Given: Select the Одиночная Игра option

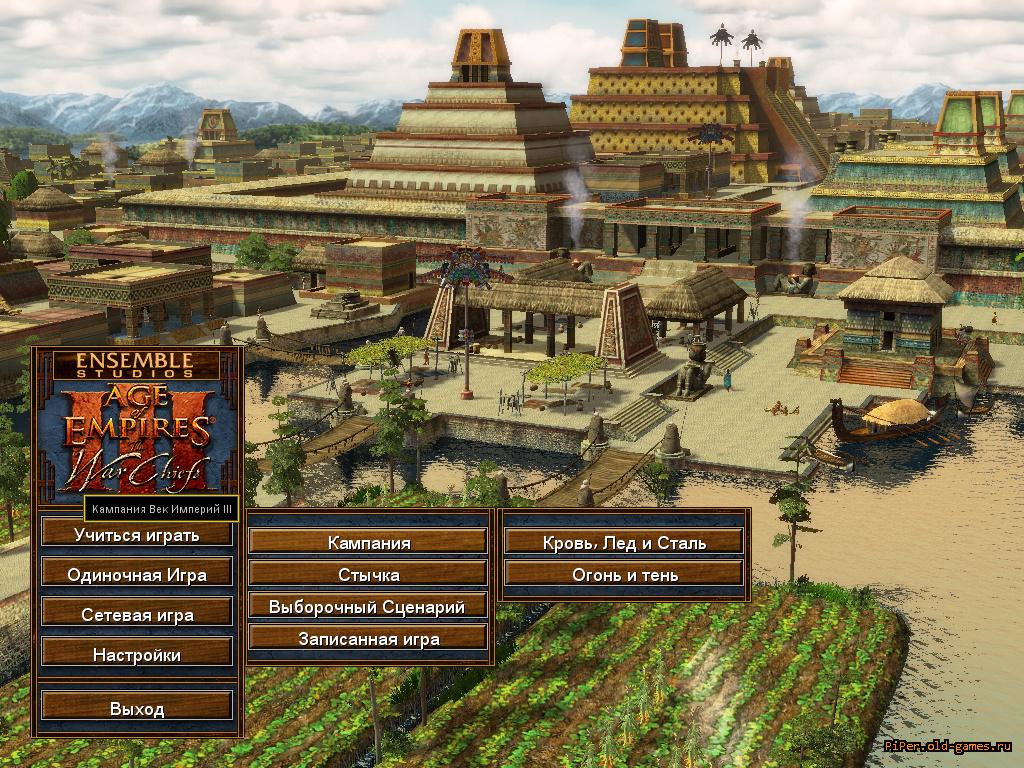Looking at the screenshot, I should [137, 575].
